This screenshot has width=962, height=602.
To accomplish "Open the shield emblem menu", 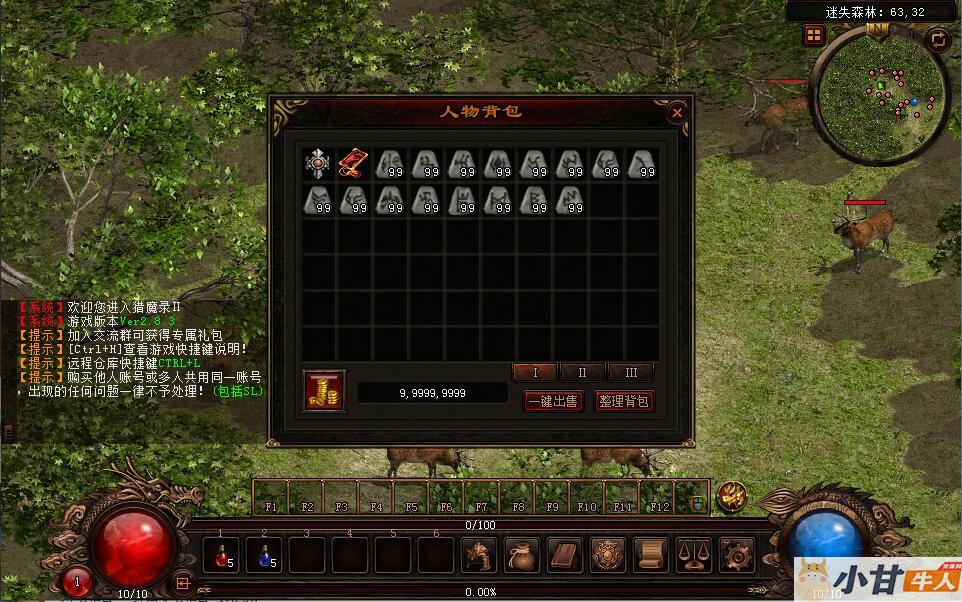I will click(608, 555).
